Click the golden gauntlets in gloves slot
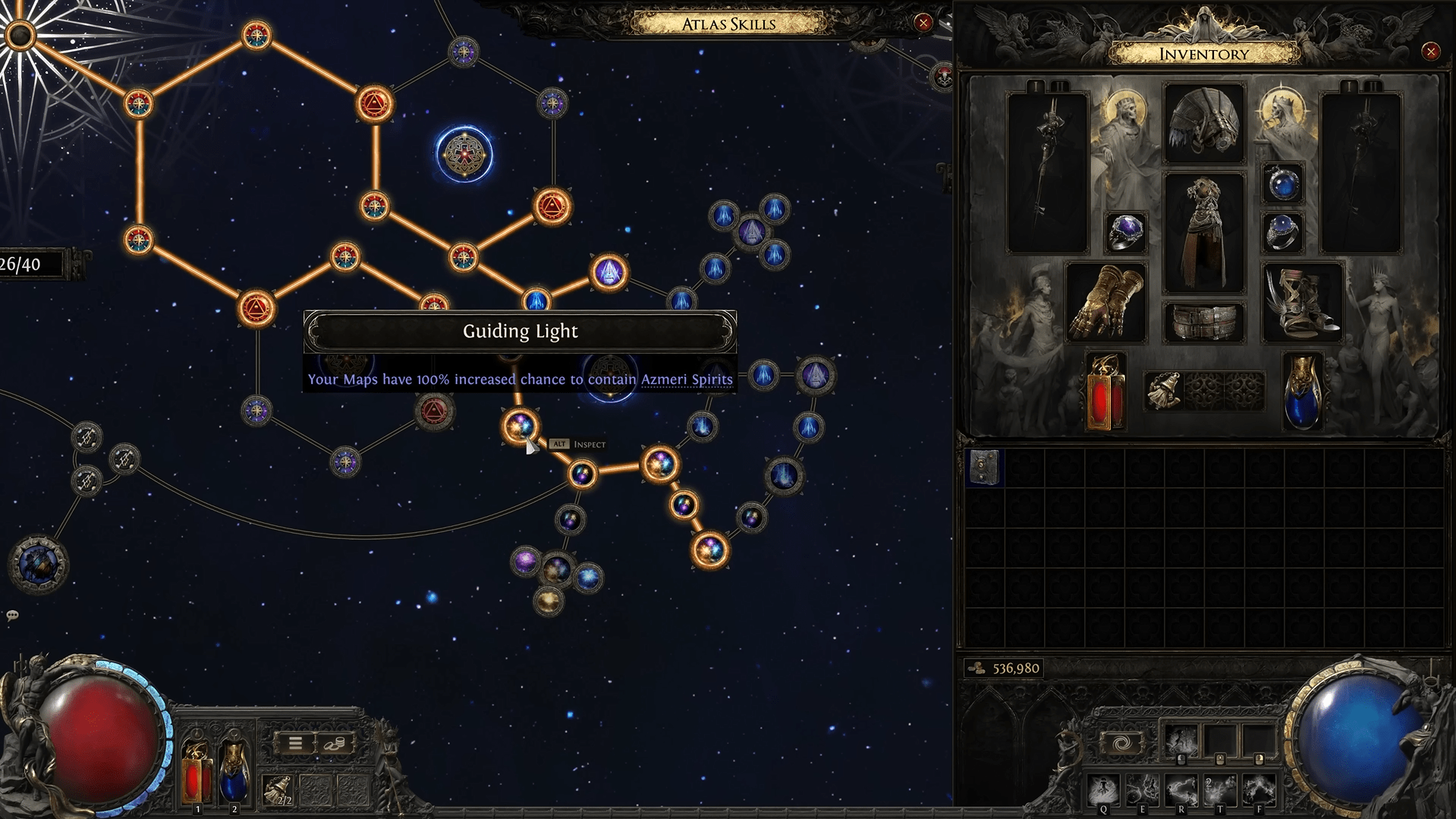Image resolution: width=1456 pixels, height=819 pixels. 1105,302
